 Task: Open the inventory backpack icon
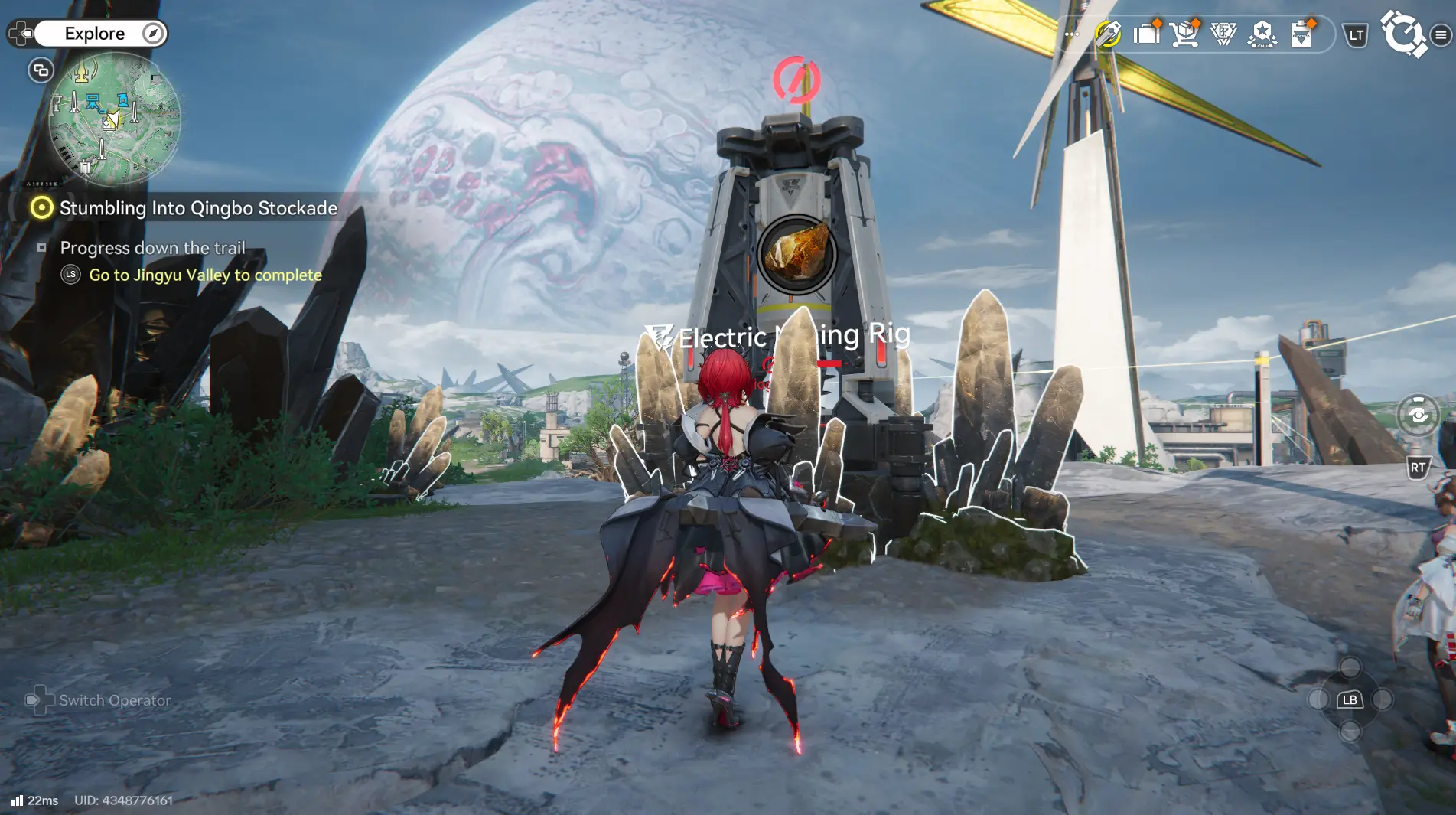click(x=1145, y=34)
